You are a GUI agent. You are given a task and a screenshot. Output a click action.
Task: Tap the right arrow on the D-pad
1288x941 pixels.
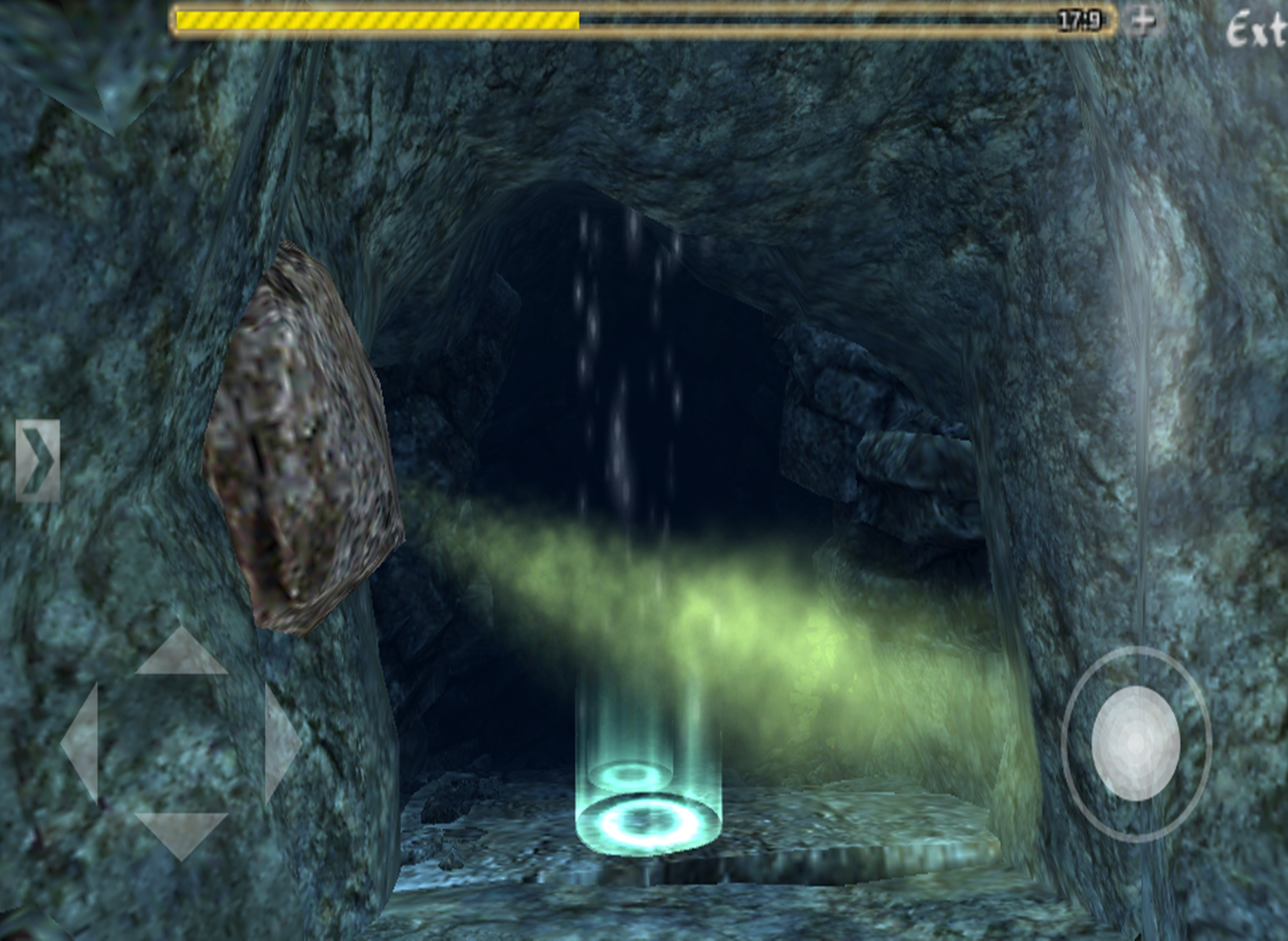coord(281,743)
